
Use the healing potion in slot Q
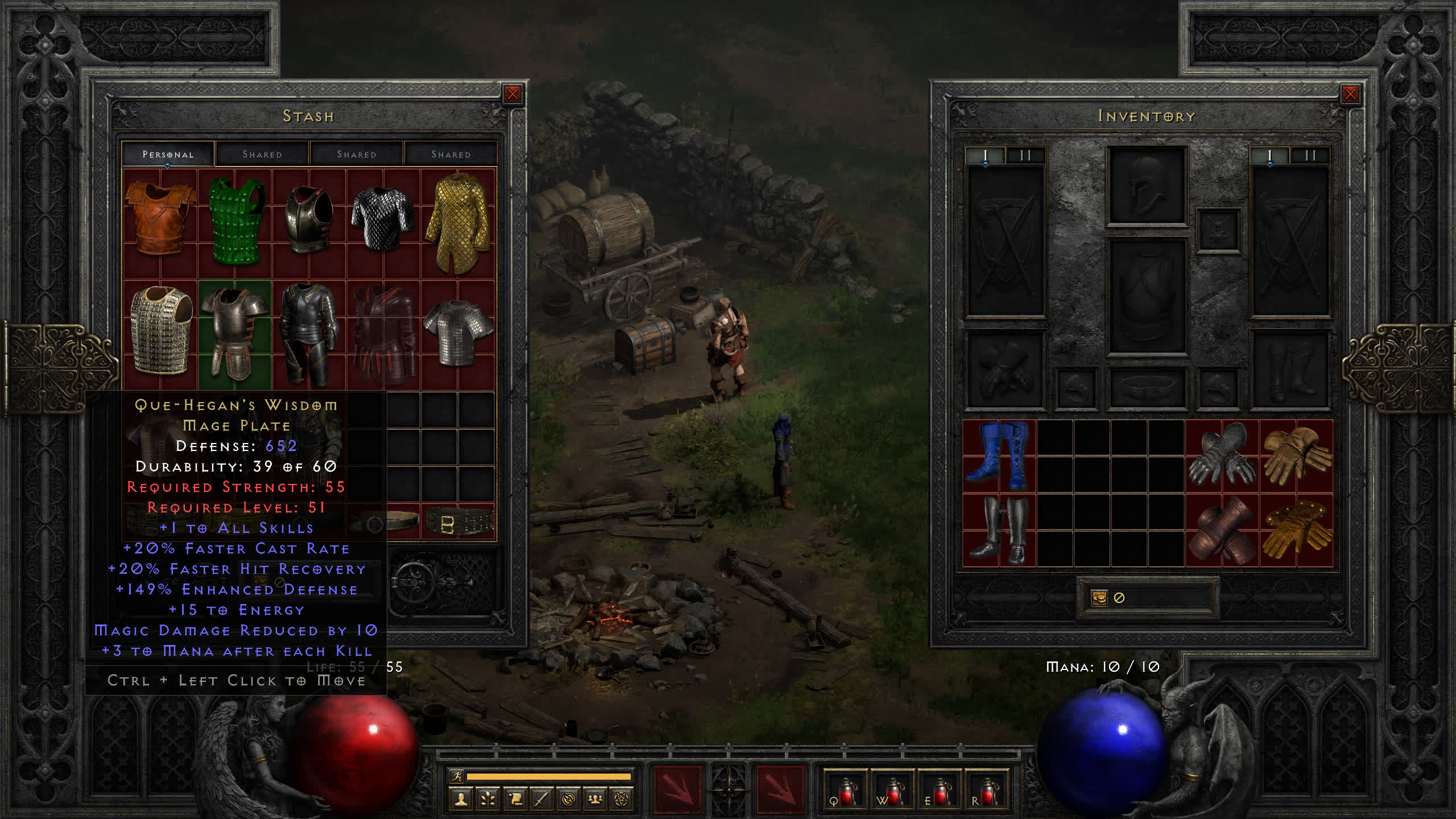845,791
